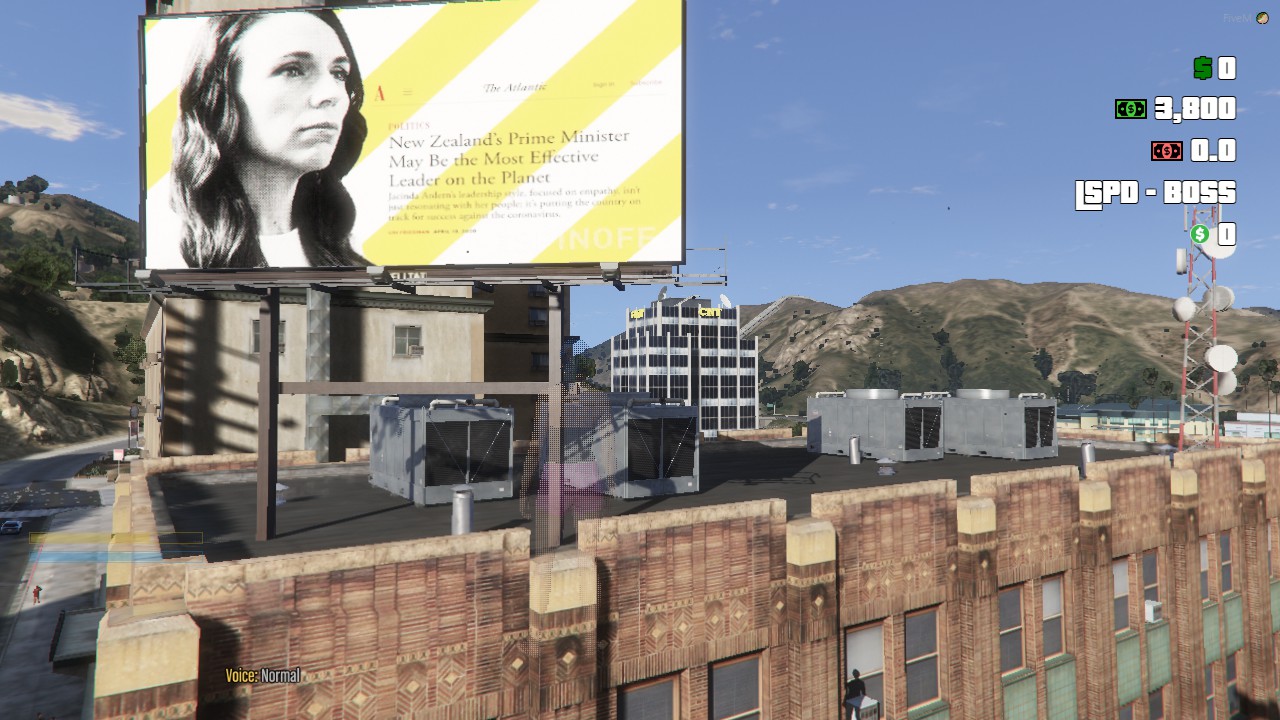Click the article summary paragraph about Jacinda Ardern
This screenshot has height=720, width=1280.
pos(513,204)
